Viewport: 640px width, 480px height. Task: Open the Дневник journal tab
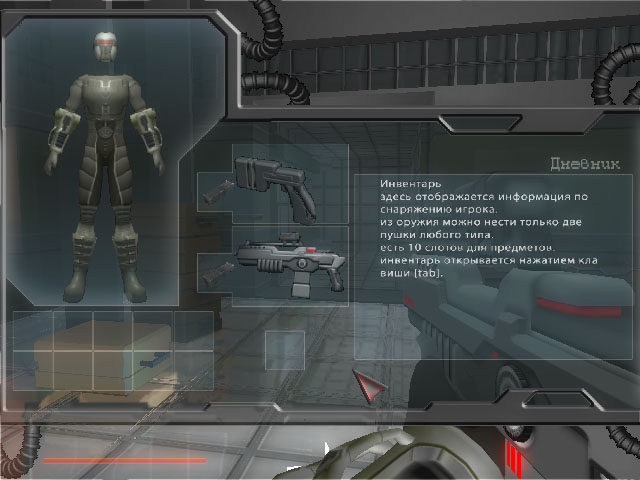[x=585, y=164]
